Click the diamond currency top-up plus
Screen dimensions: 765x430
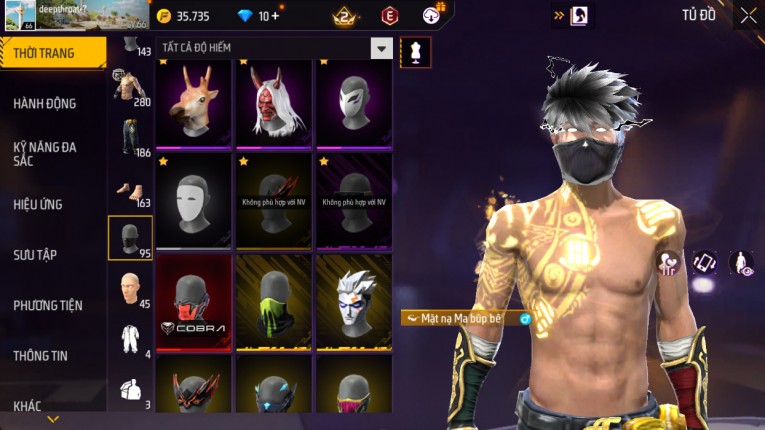[275, 16]
